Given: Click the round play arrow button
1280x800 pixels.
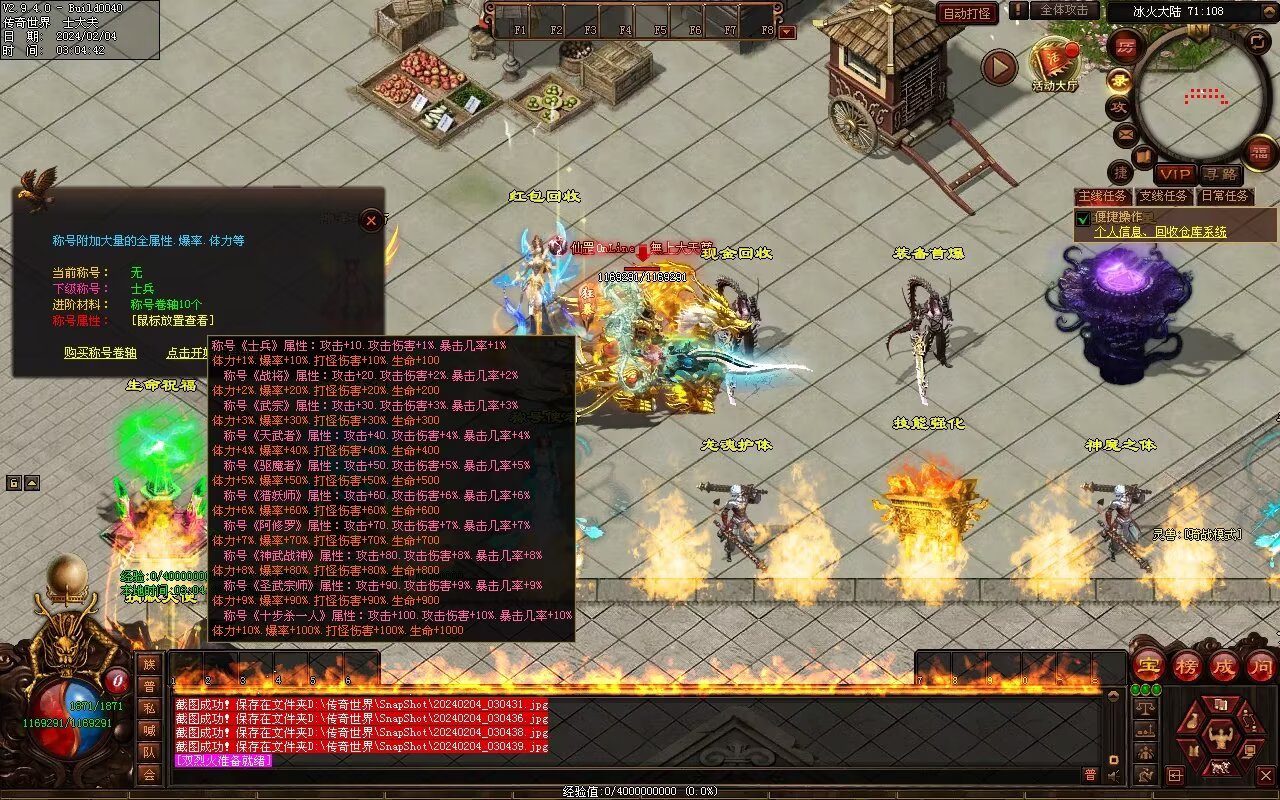Looking at the screenshot, I should point(998,67).
